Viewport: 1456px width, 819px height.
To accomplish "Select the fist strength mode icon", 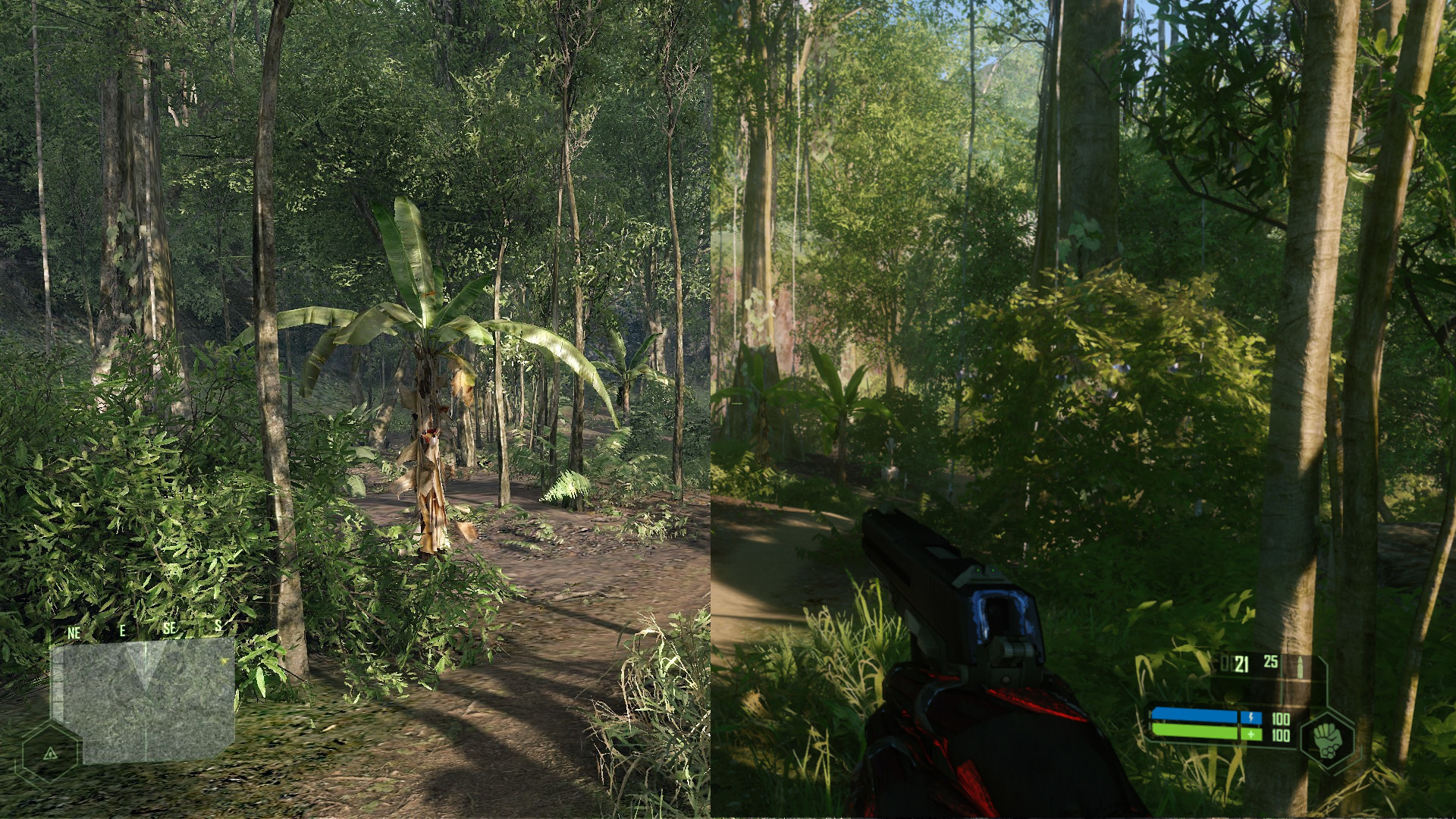I will [x=1326, y=742].
